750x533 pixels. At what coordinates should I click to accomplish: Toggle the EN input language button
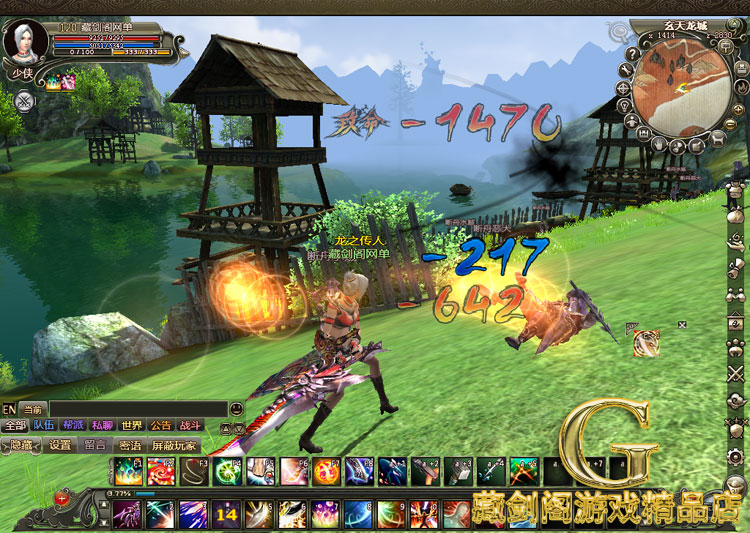click(x=9, y=409)
